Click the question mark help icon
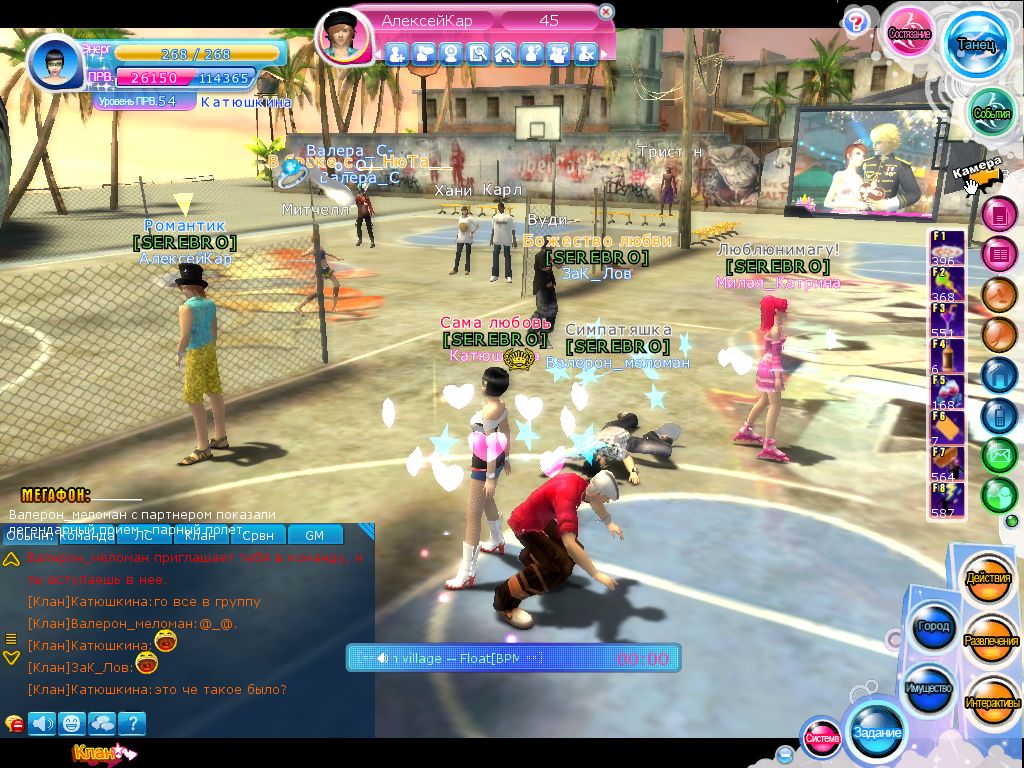The width and height of the screenshot is (1024, 768). 856,22
